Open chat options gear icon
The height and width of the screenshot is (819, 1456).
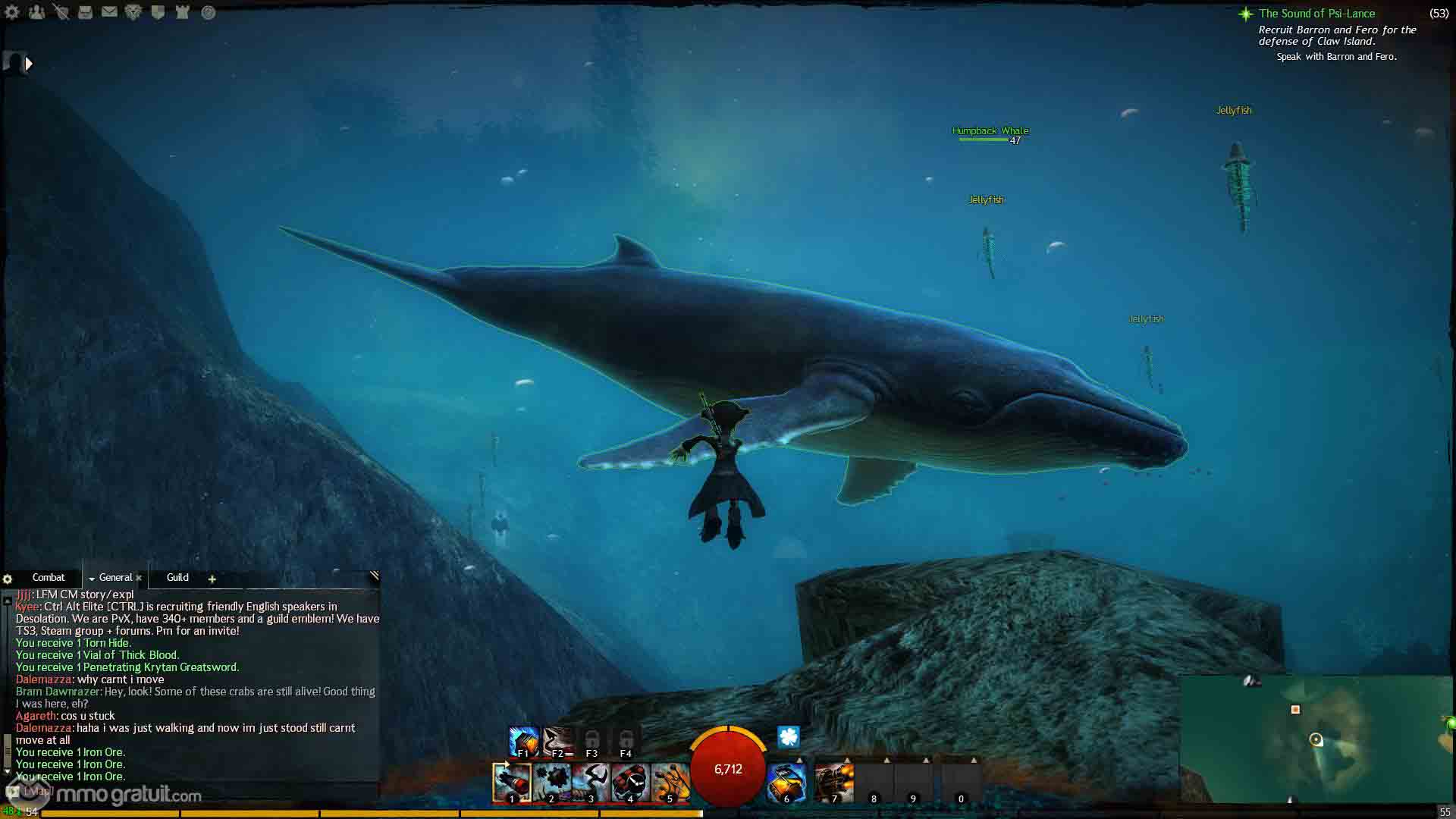click(x=8, y=579)
